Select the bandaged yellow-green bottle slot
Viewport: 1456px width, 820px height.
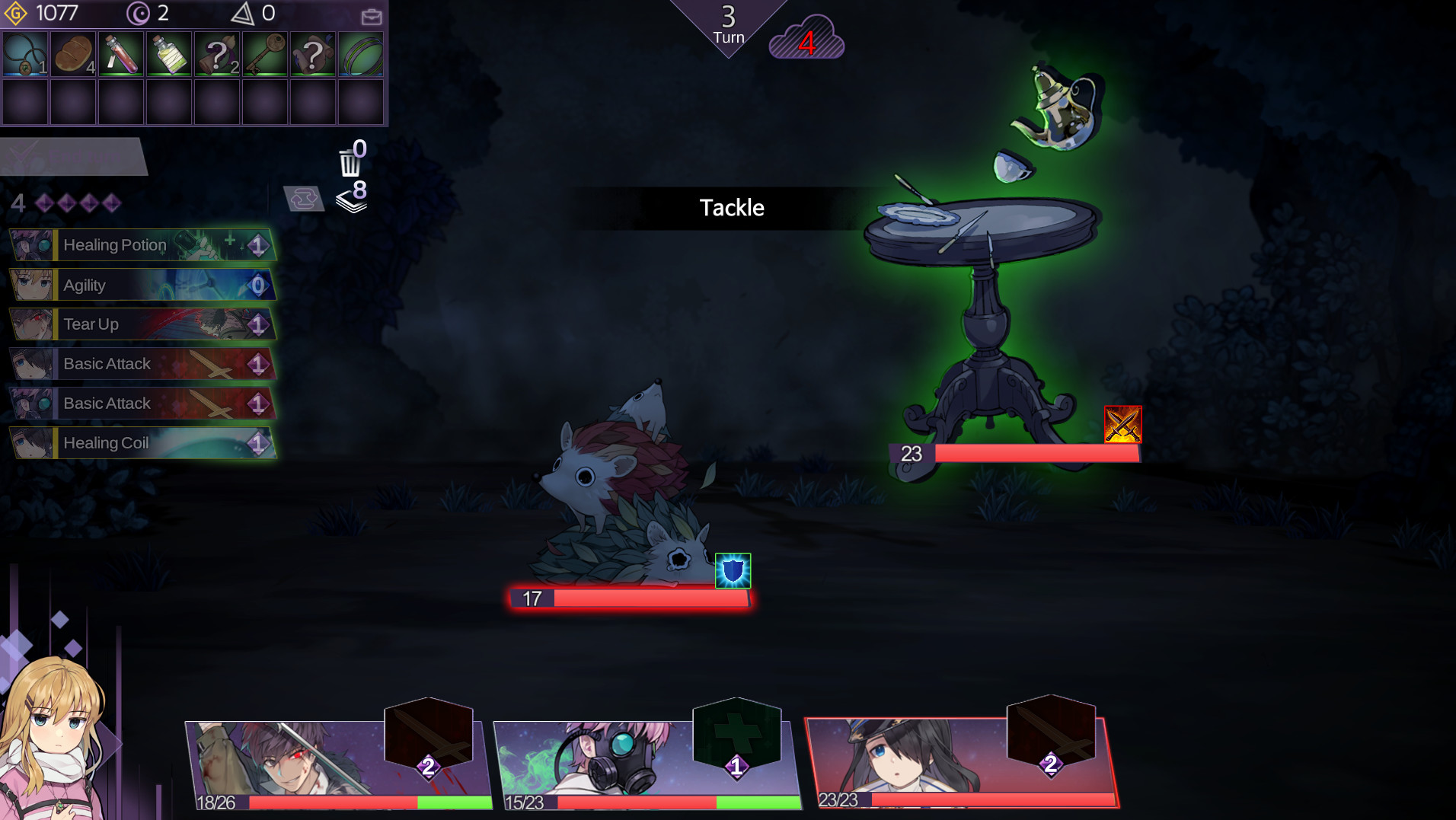[x=169, y=54]
